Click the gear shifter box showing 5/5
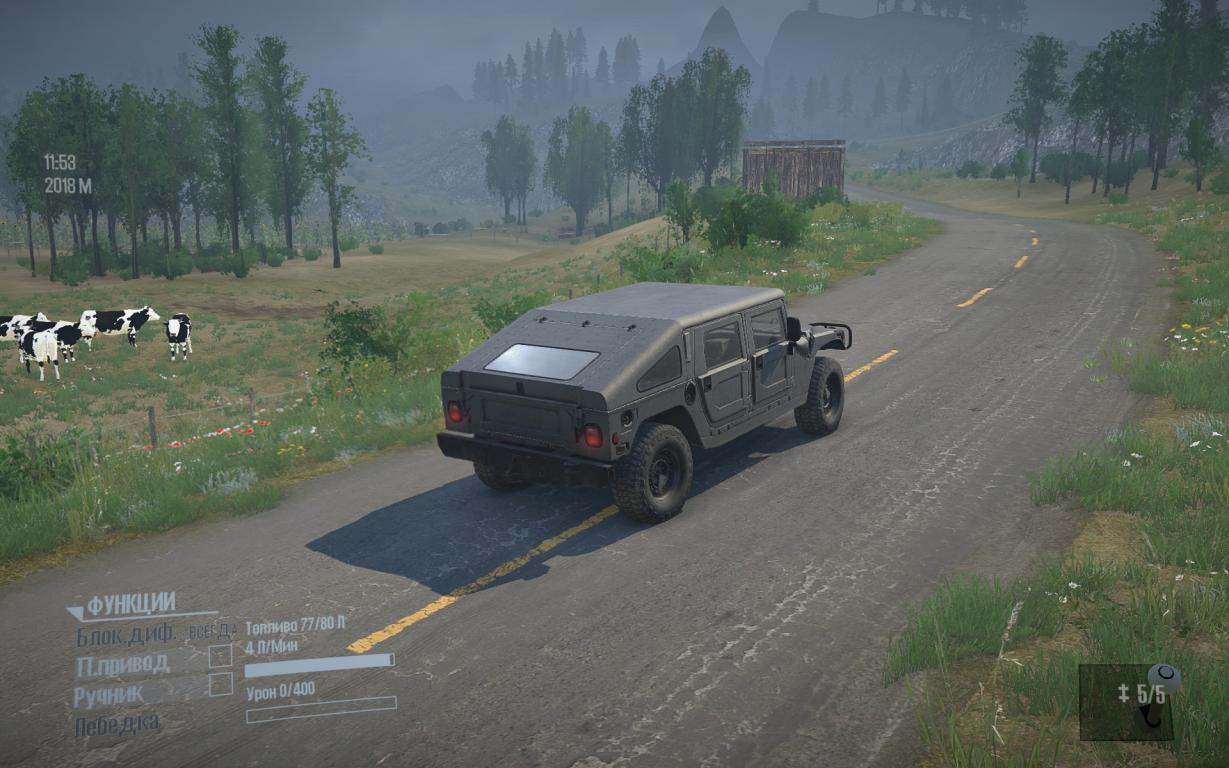The width and height of the screenshot is (1229, 768). (1127, 701)
